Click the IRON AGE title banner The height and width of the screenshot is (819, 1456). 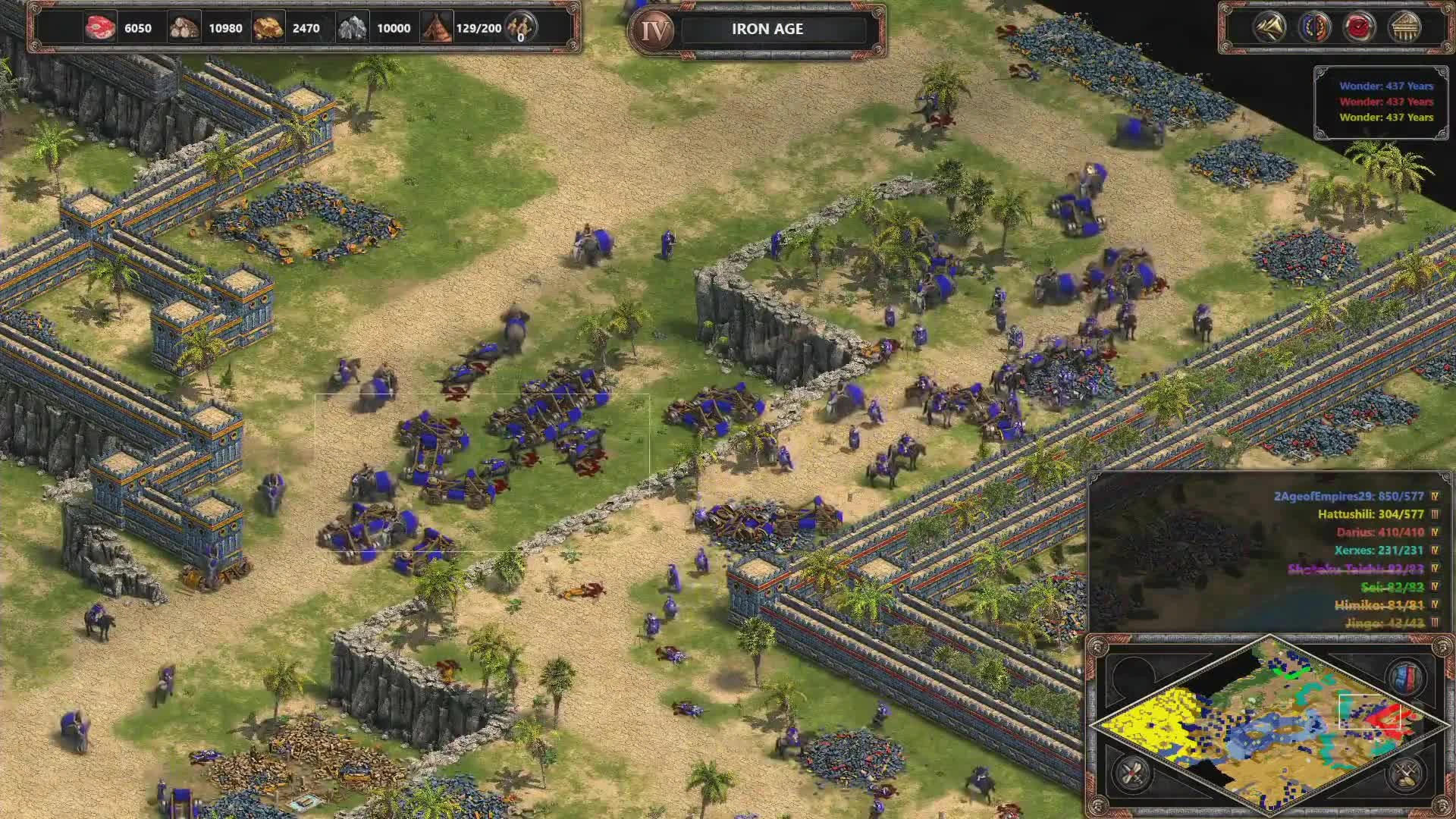click(x=766, y=30)
